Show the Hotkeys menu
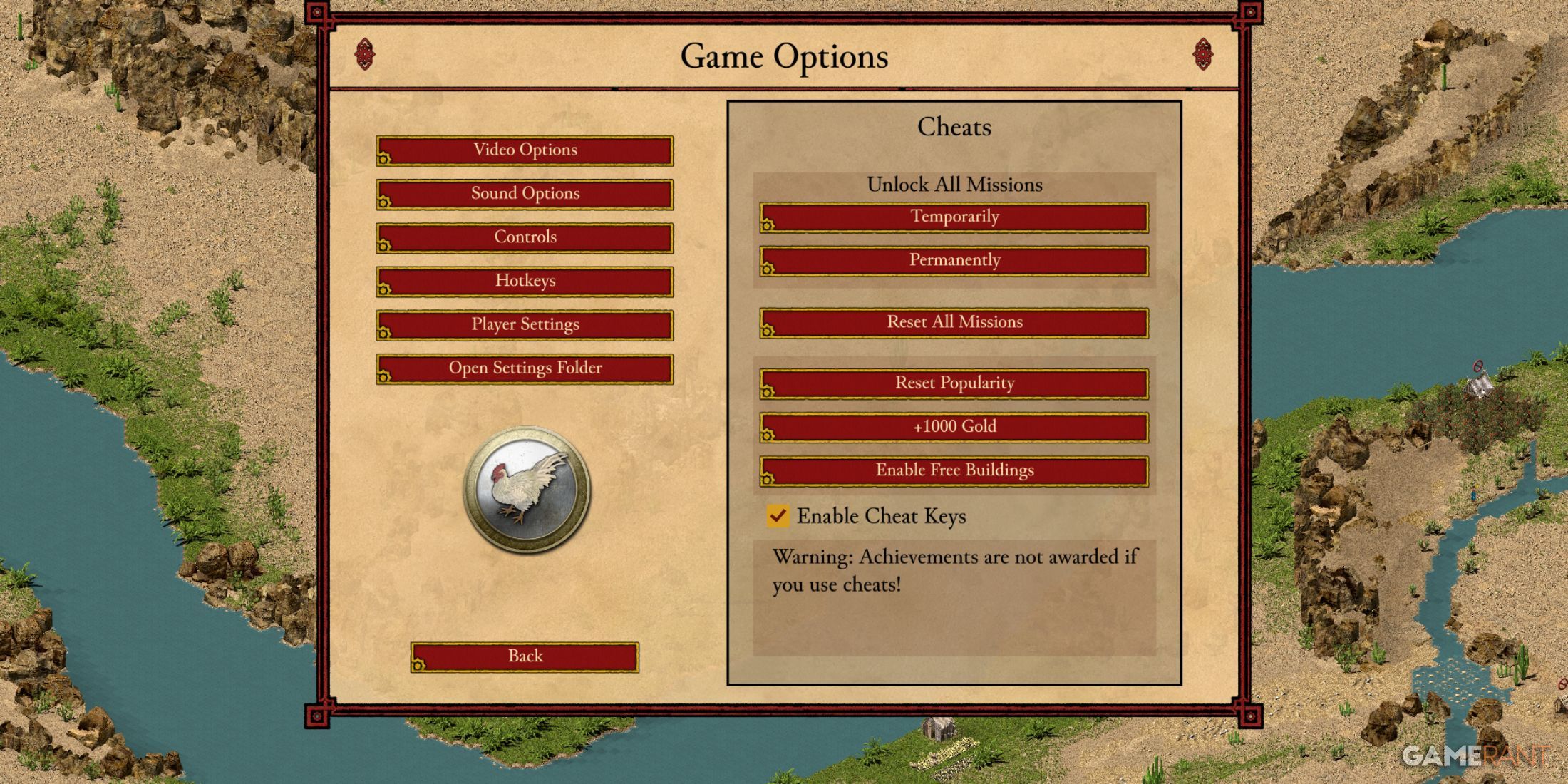 coord(525,281)
